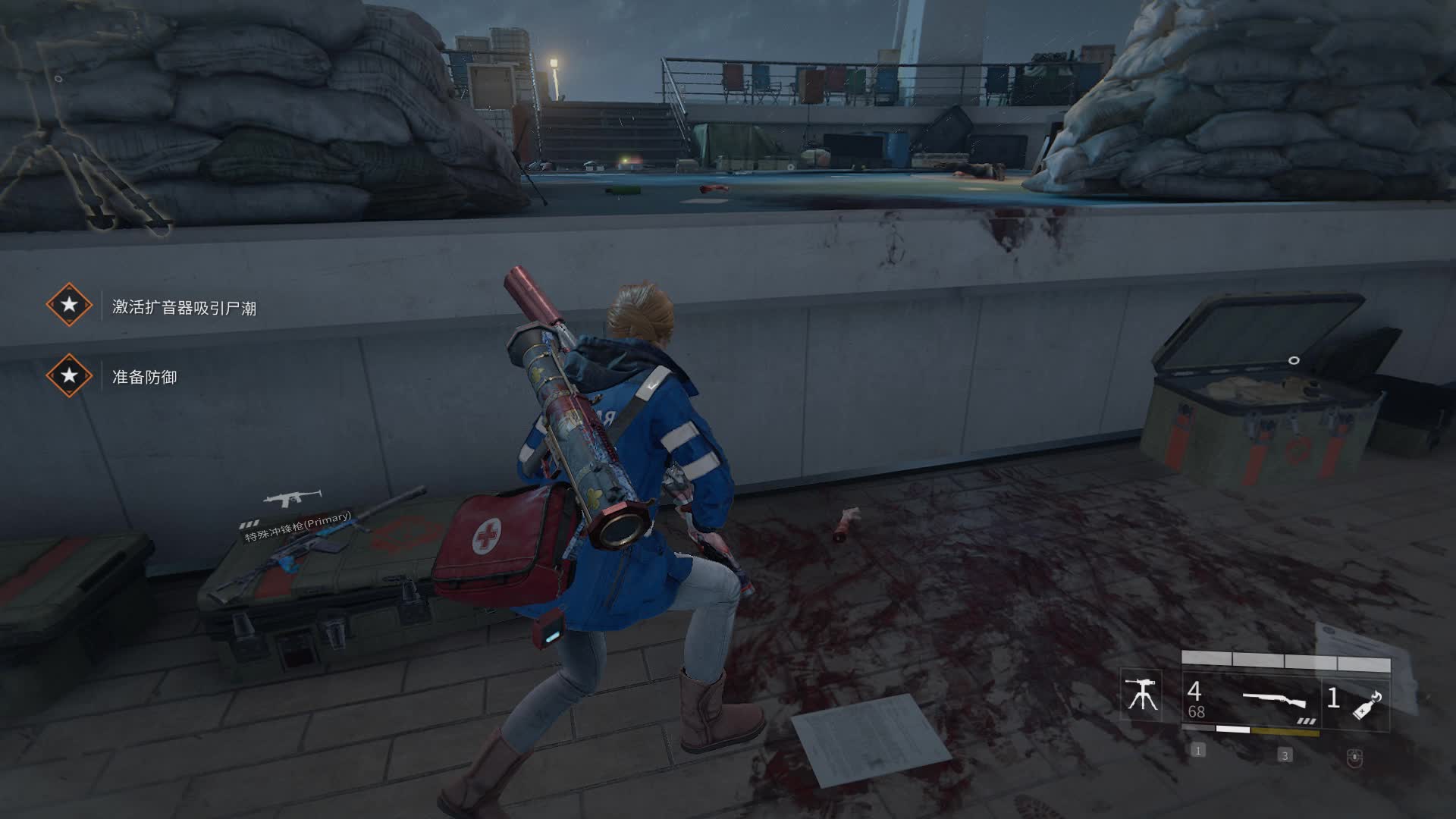Choose the shotgun weapon slot
Viewport: 1456px width, 819px height.
1274,701
